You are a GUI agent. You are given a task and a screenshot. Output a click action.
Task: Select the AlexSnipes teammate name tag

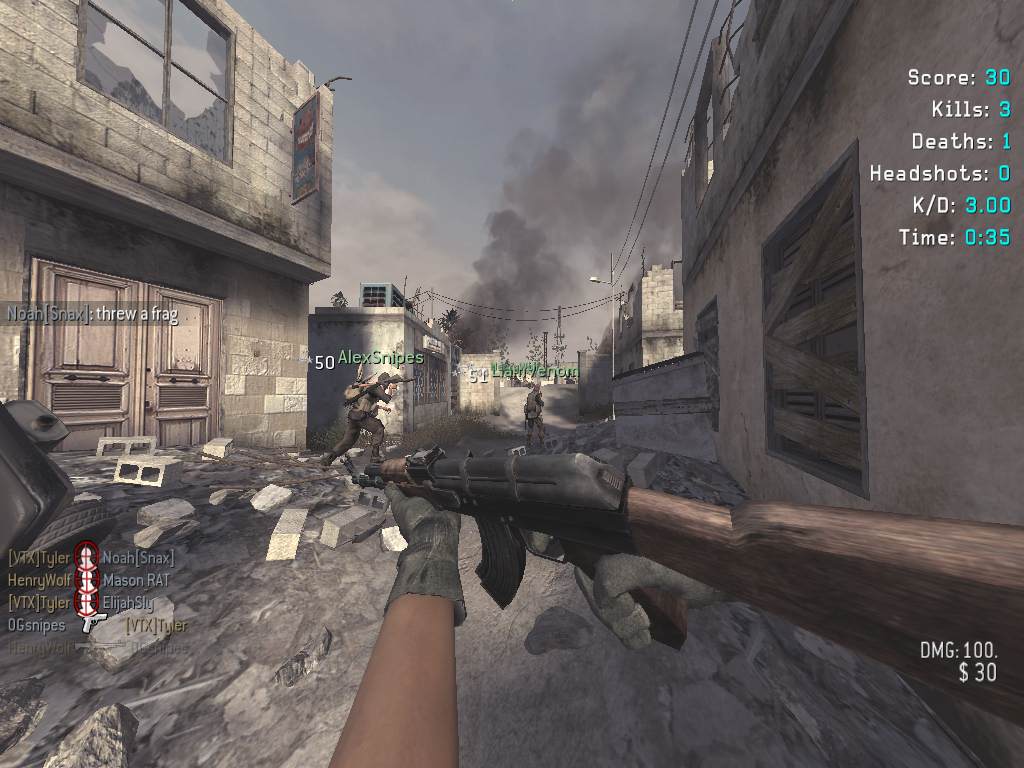[380, 357]
